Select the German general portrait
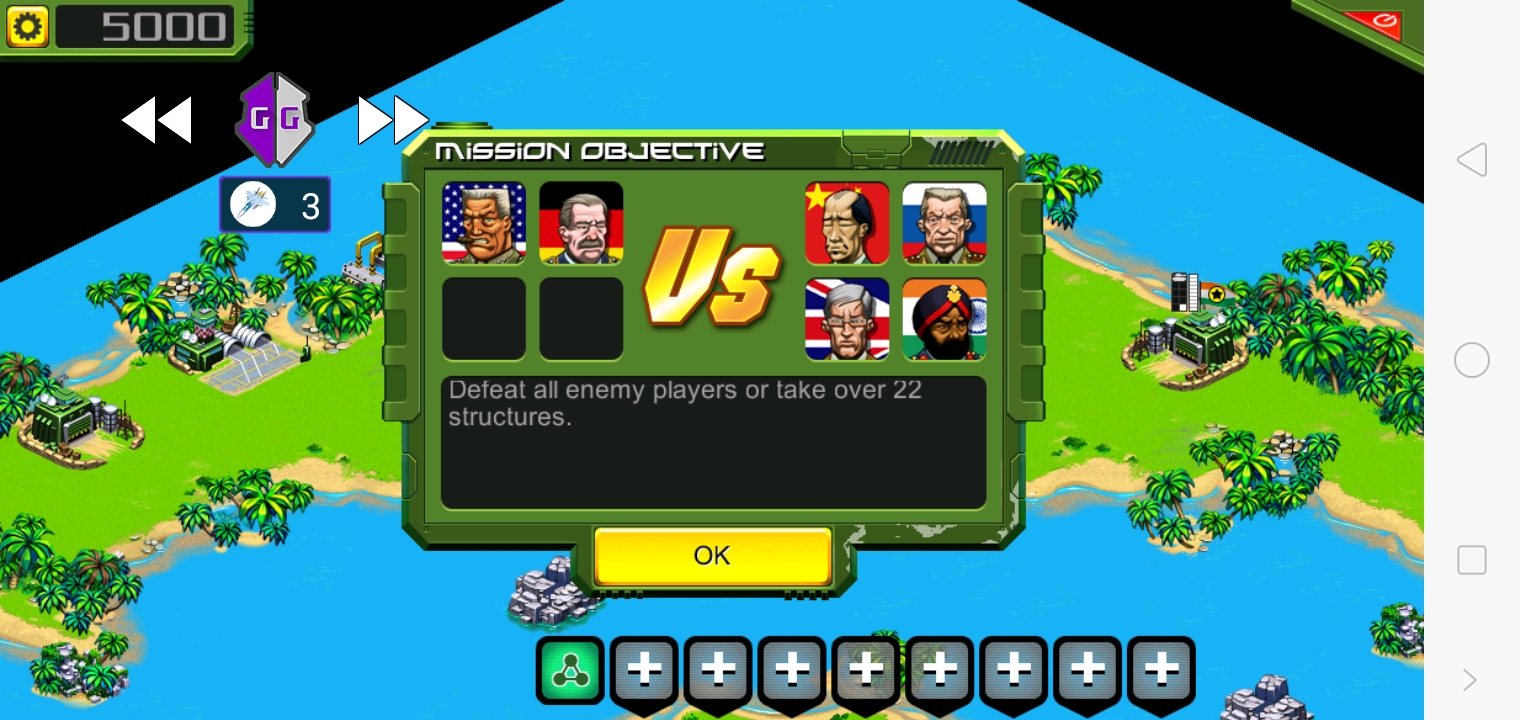 pyautogui.click(x=581, y=223)
